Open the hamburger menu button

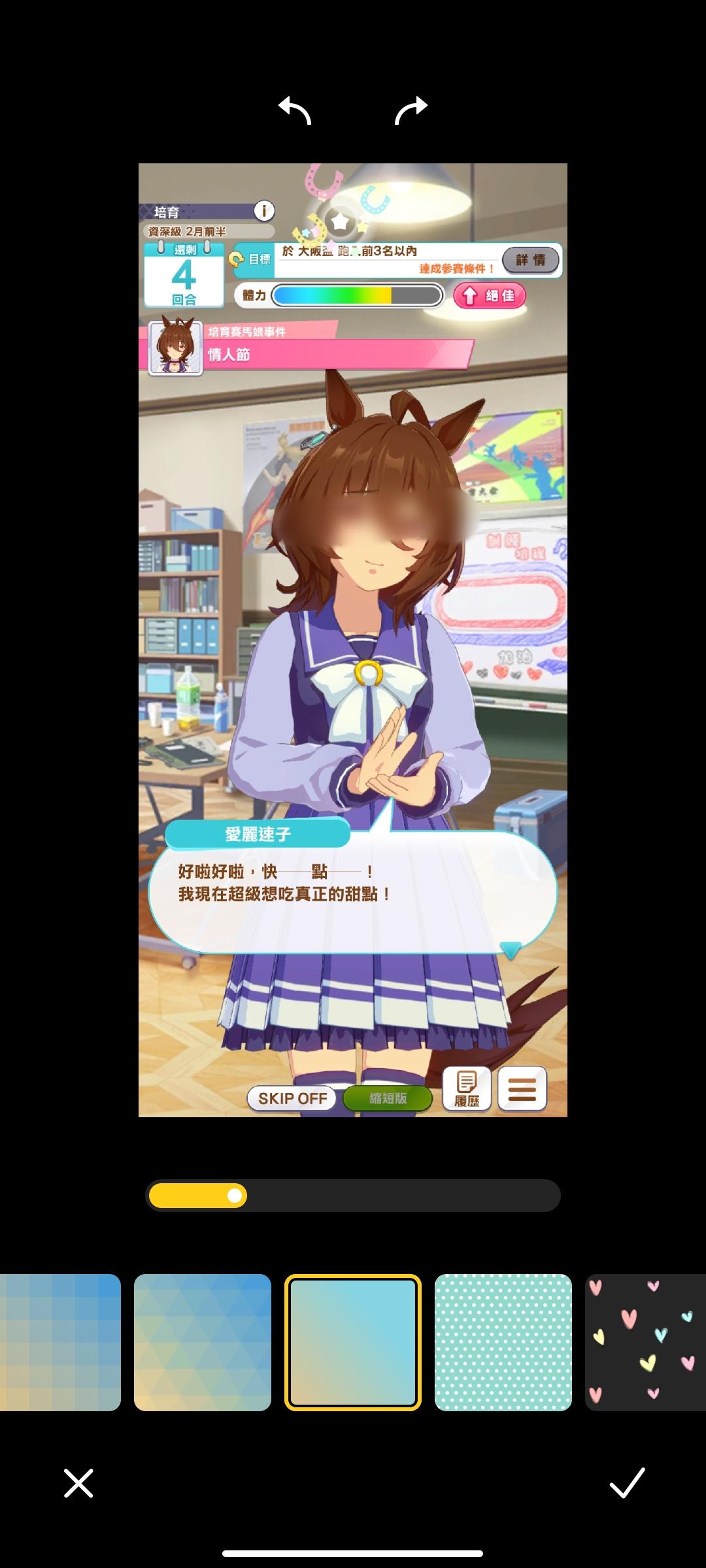click(x=522, y=1089)
